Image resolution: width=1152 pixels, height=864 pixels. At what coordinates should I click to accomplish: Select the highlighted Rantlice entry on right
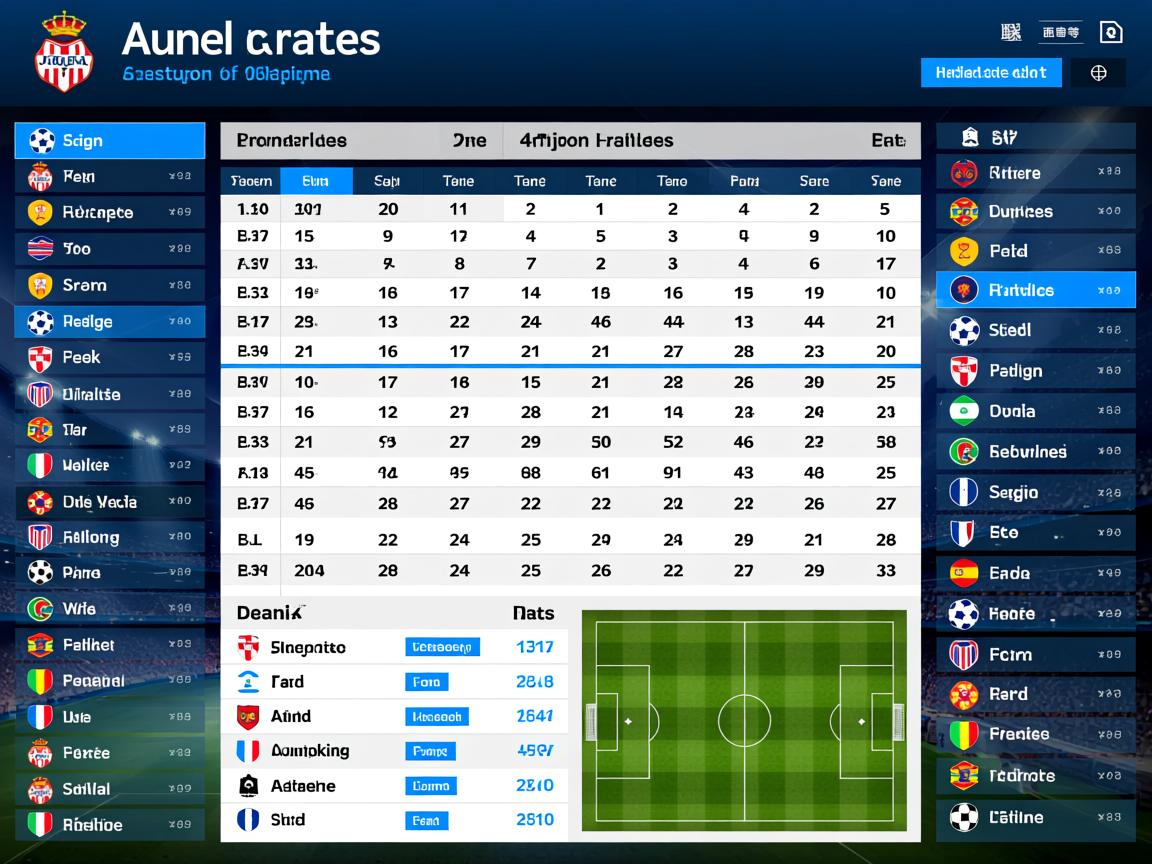click(1035, 290)
